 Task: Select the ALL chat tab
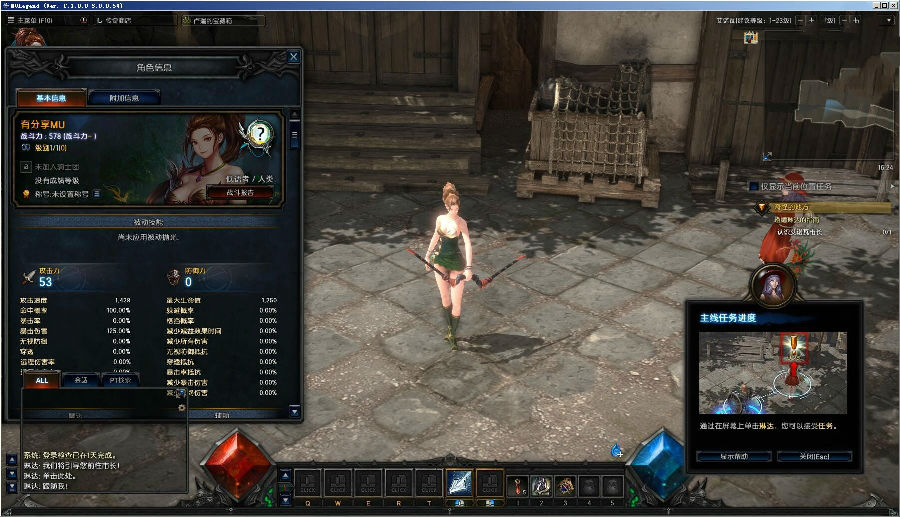click(x=42, y=380)
